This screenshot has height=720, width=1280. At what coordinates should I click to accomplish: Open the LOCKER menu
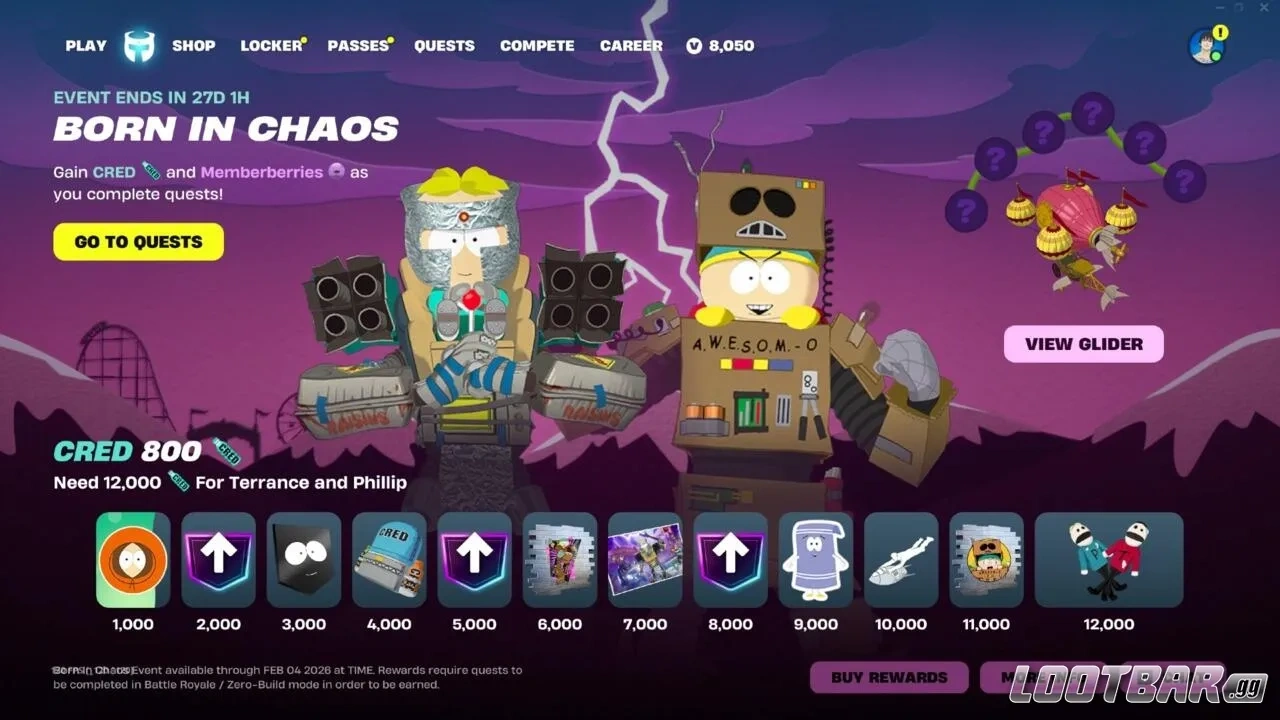tap(269, 45)
